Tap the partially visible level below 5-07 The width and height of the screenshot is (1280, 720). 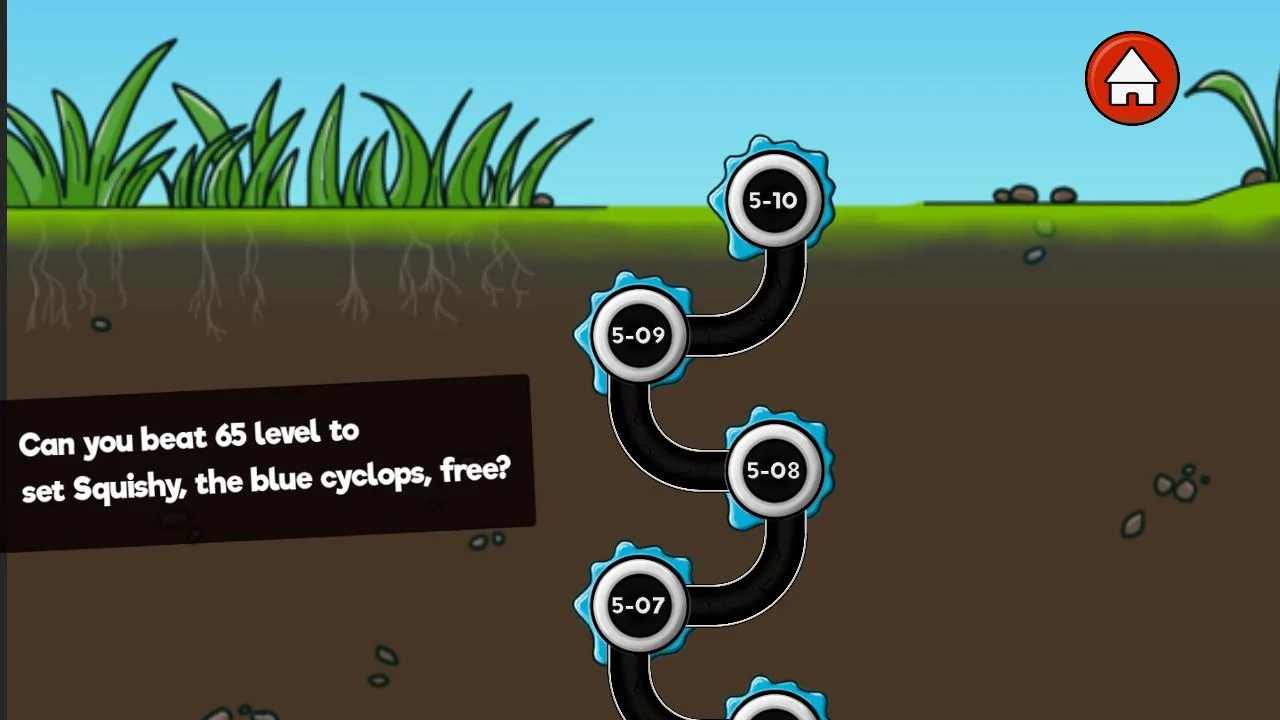pyautogui.click(x=773, y=710)
